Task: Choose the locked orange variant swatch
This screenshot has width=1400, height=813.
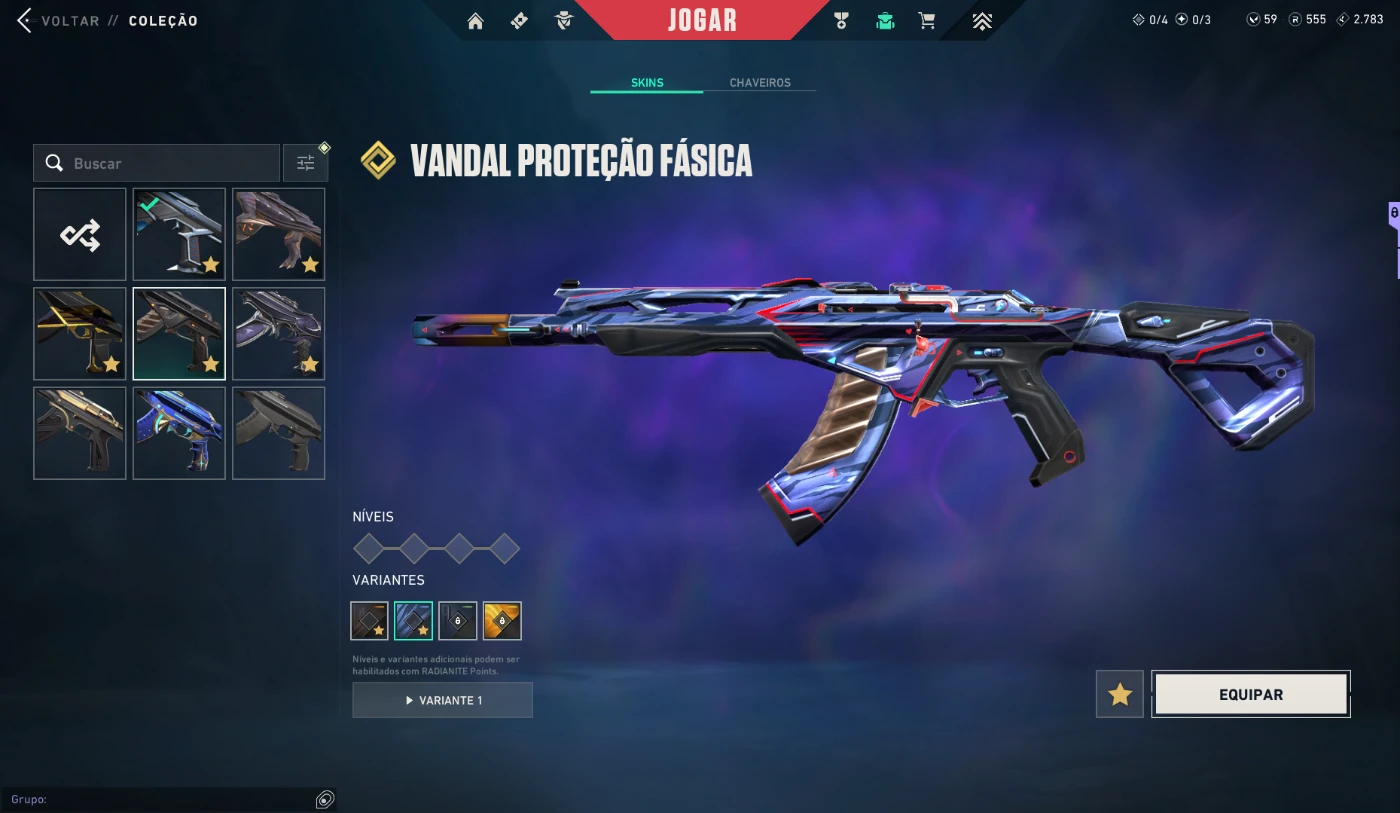Action: click(x=502, y=621)
